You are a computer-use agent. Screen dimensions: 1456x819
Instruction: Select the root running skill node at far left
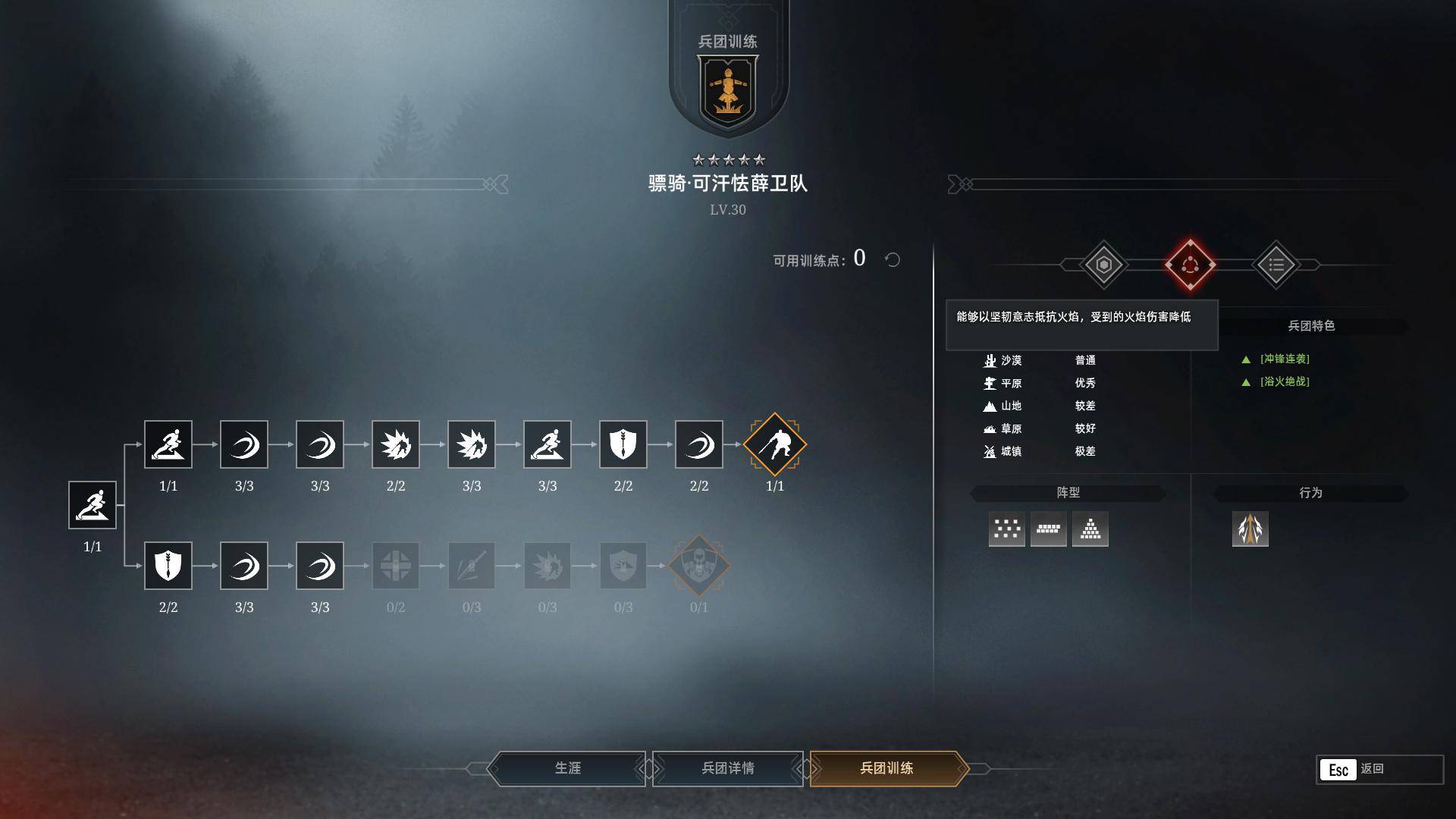[x=93, y=504]
